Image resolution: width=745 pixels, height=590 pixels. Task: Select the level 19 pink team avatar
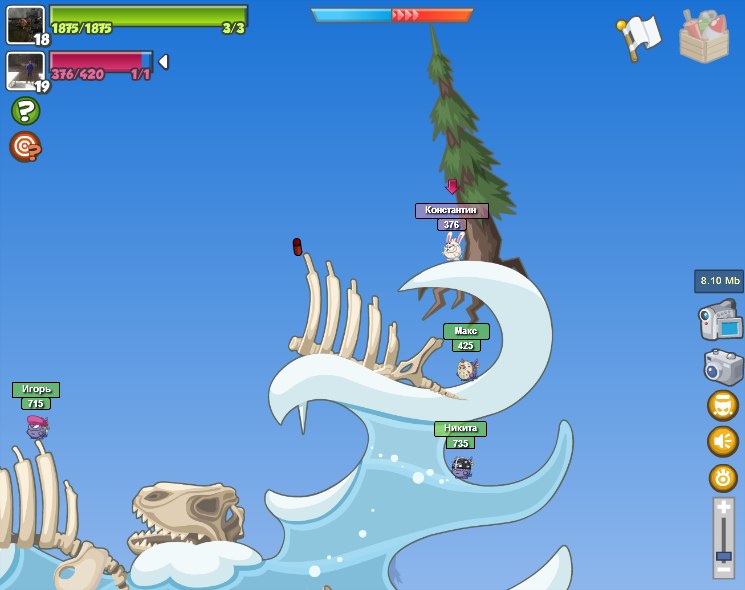[25, 70]
